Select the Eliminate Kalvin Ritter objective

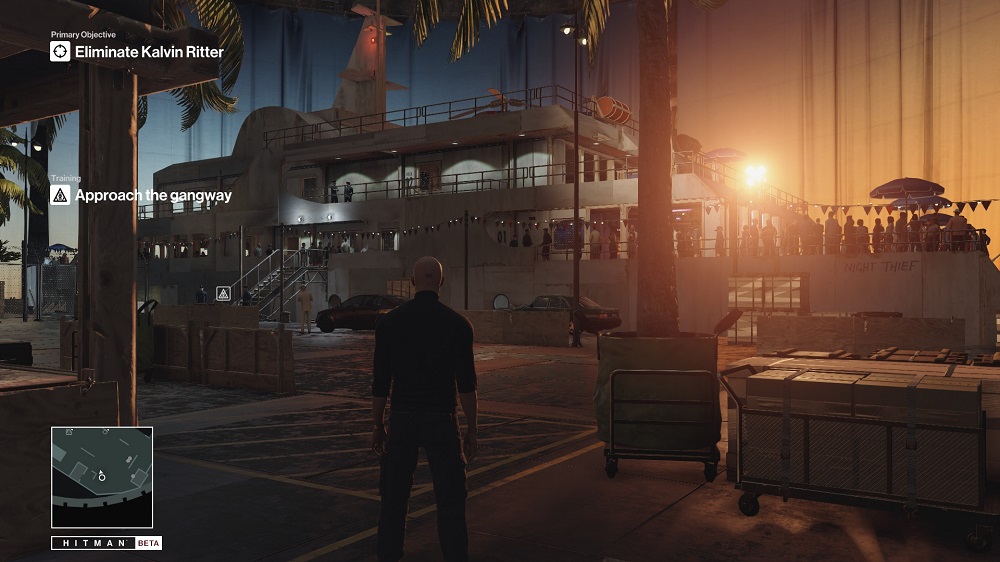[149, 51]
